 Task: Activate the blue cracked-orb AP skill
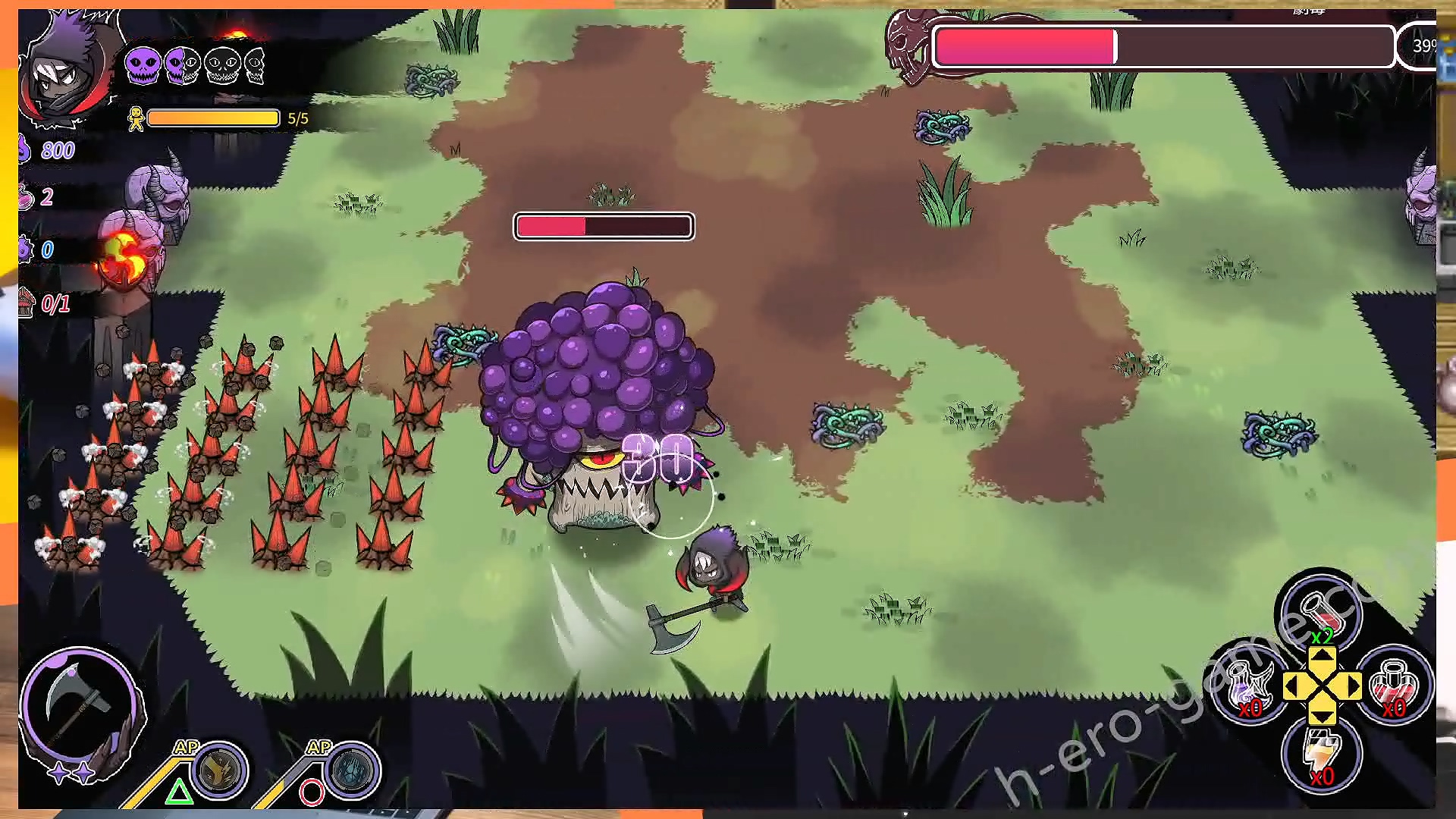point(353,770)
